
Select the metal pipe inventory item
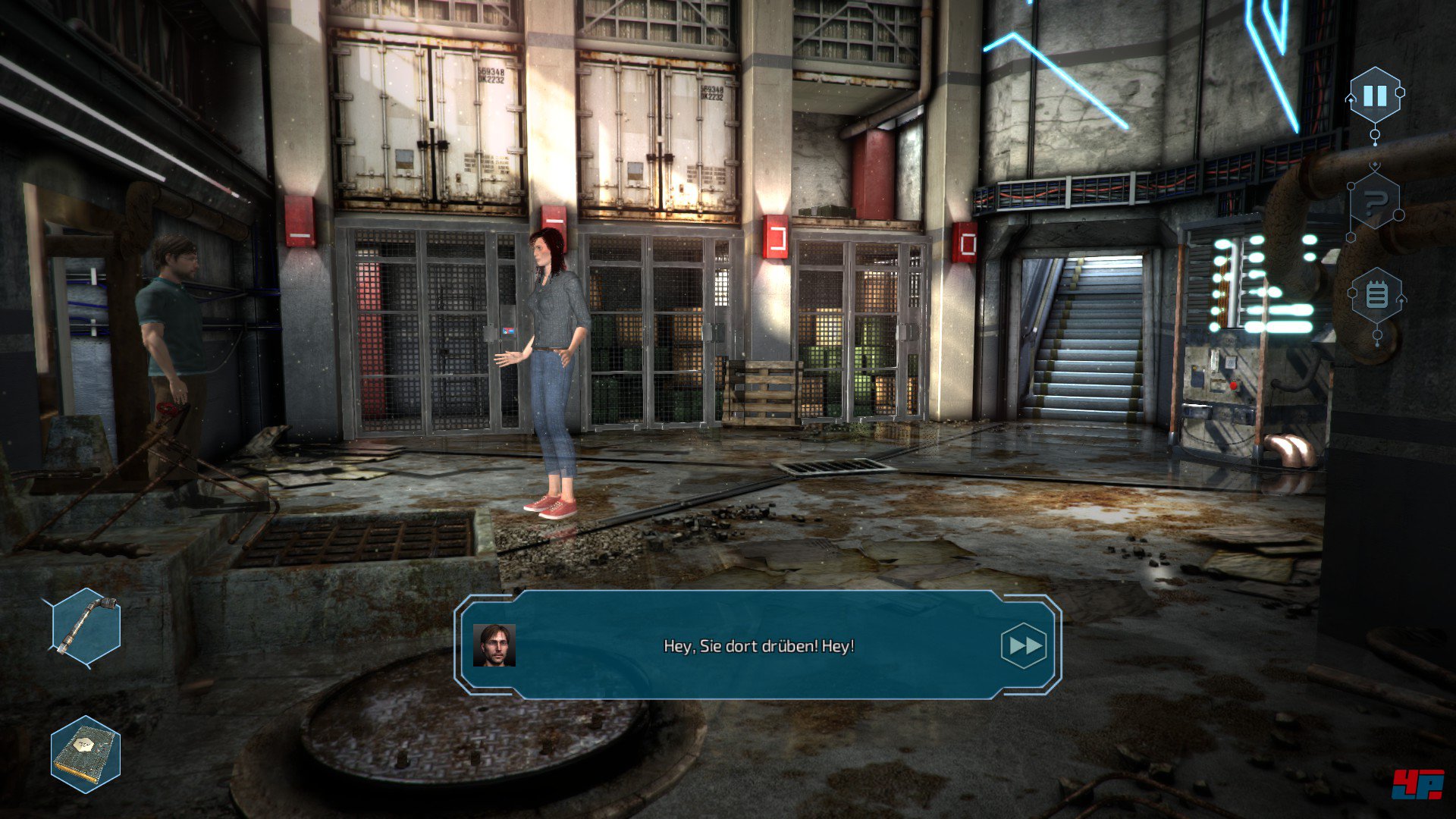[x=86, y=626]
